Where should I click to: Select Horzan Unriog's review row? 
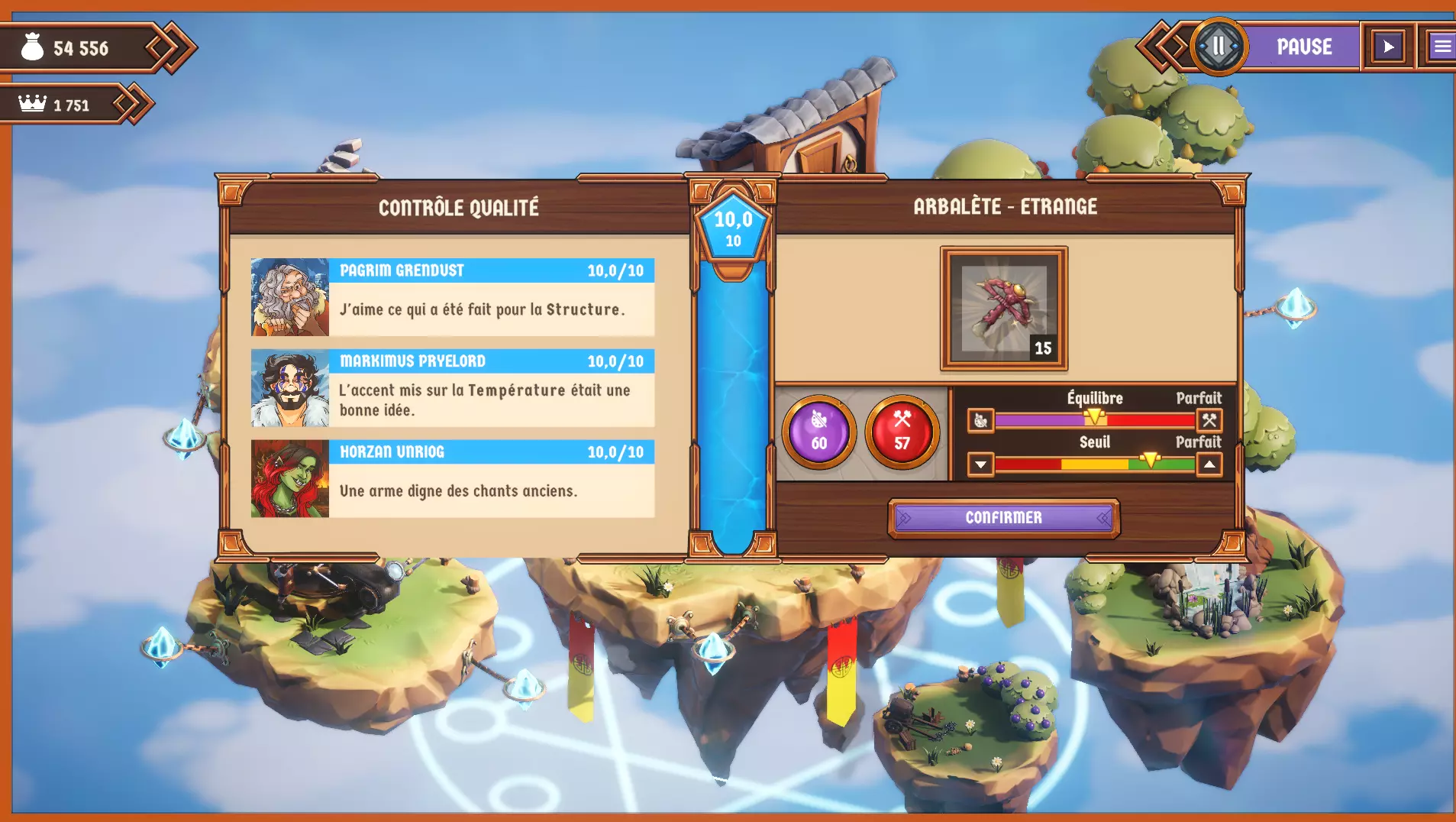point(452,479)
